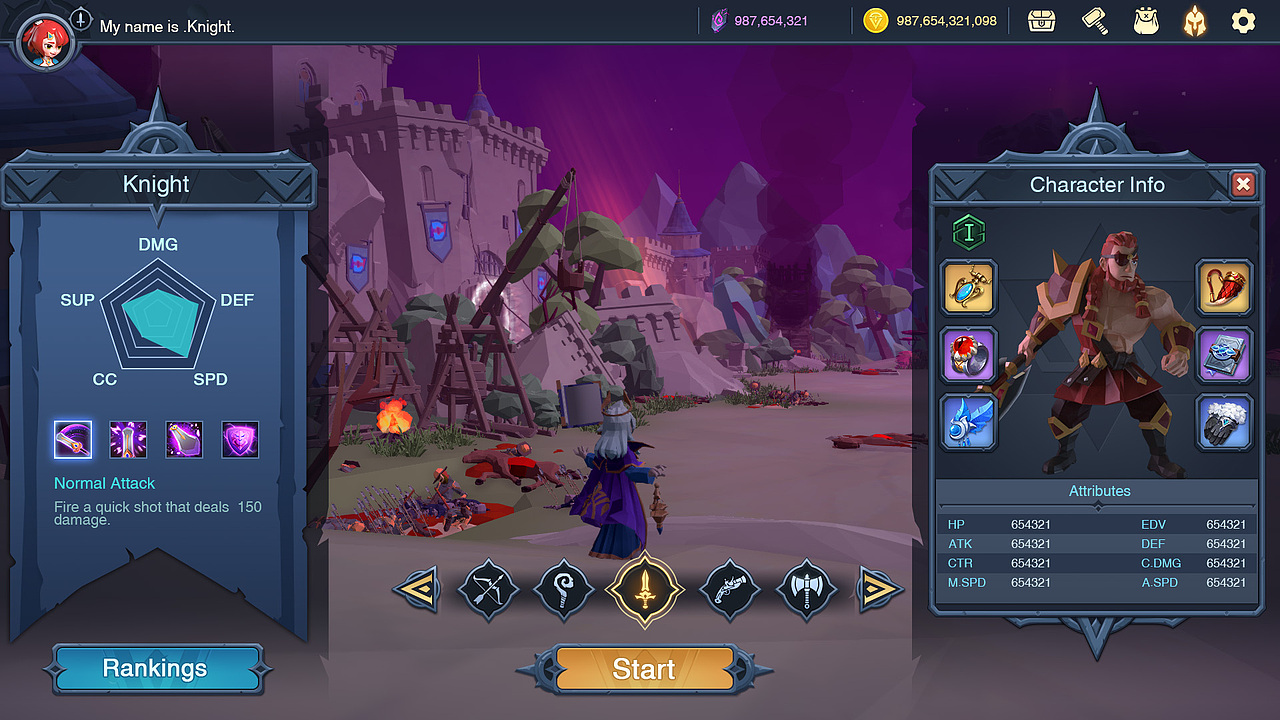Screen dimensions: 1280x720
Task: Select the red horn equipment slot
Action: (1224, 287)
